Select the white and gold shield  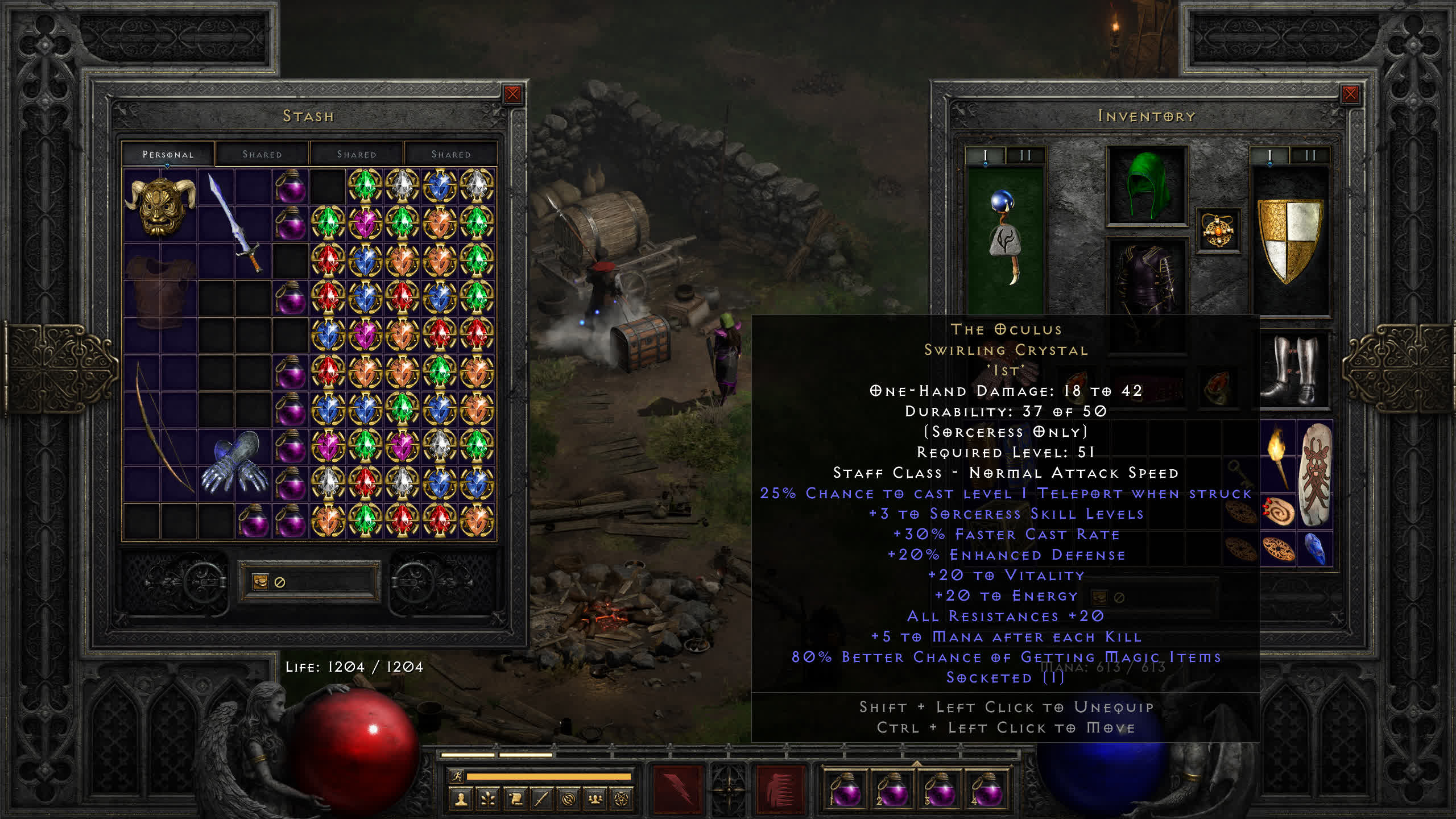tap(1289, 239)
